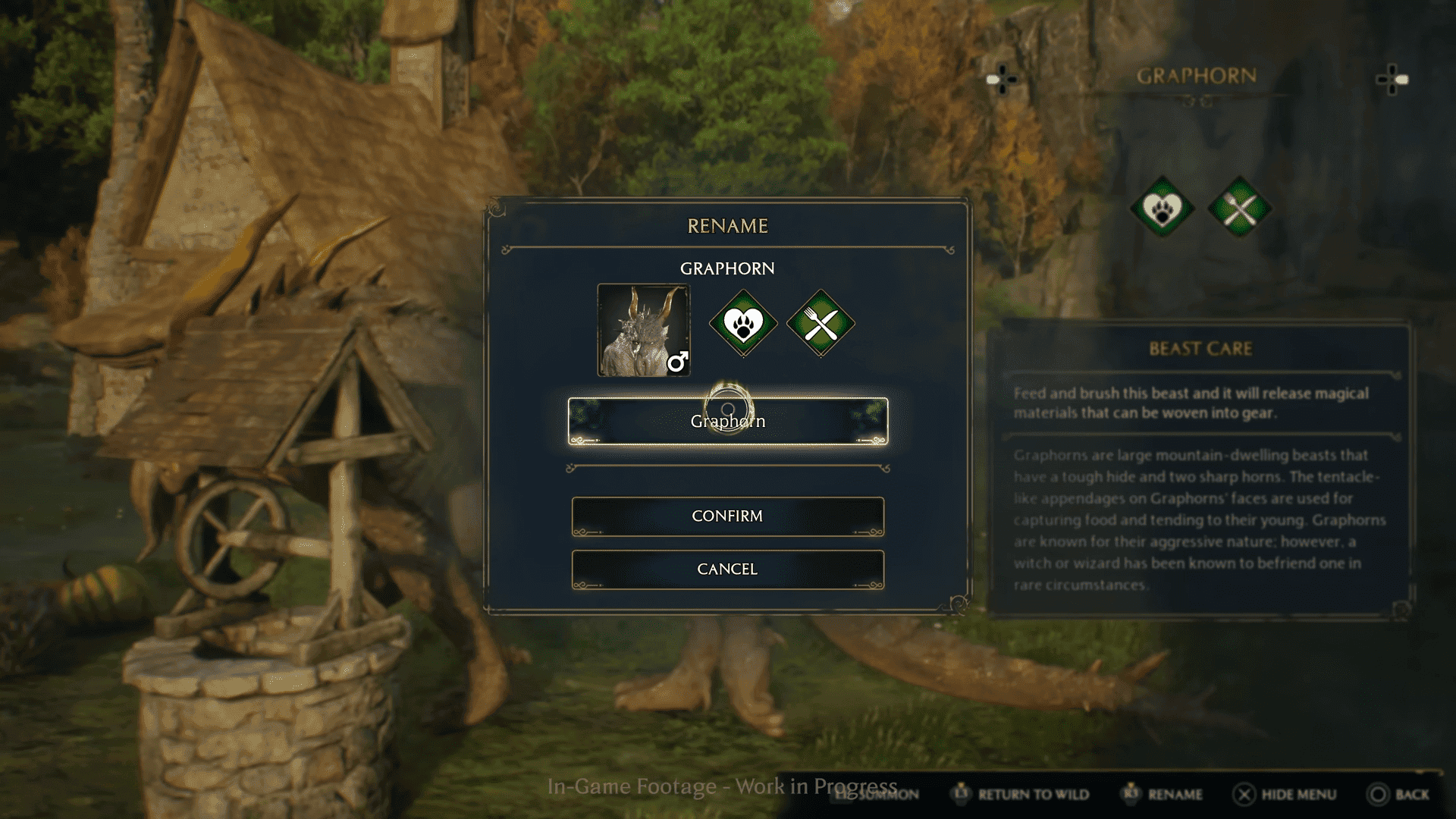Click the Graphorn portrait thumbnail

pyautogui.click(x=643, y=330)
